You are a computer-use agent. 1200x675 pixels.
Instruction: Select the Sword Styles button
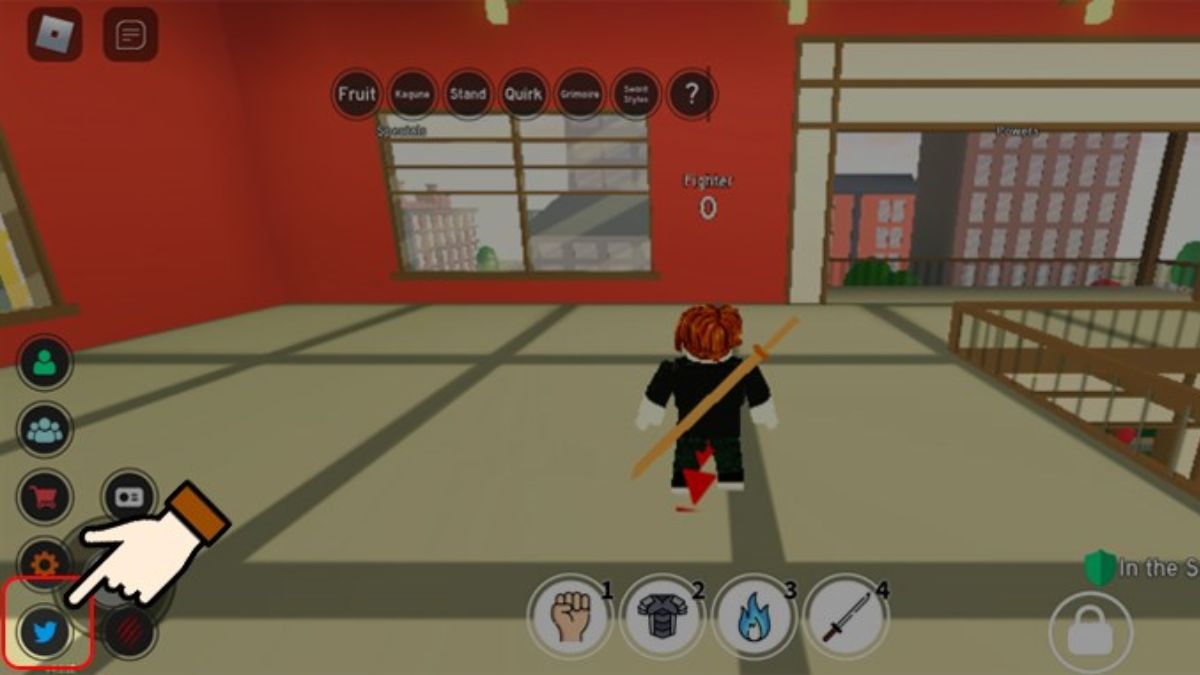(x=636, y=95)
